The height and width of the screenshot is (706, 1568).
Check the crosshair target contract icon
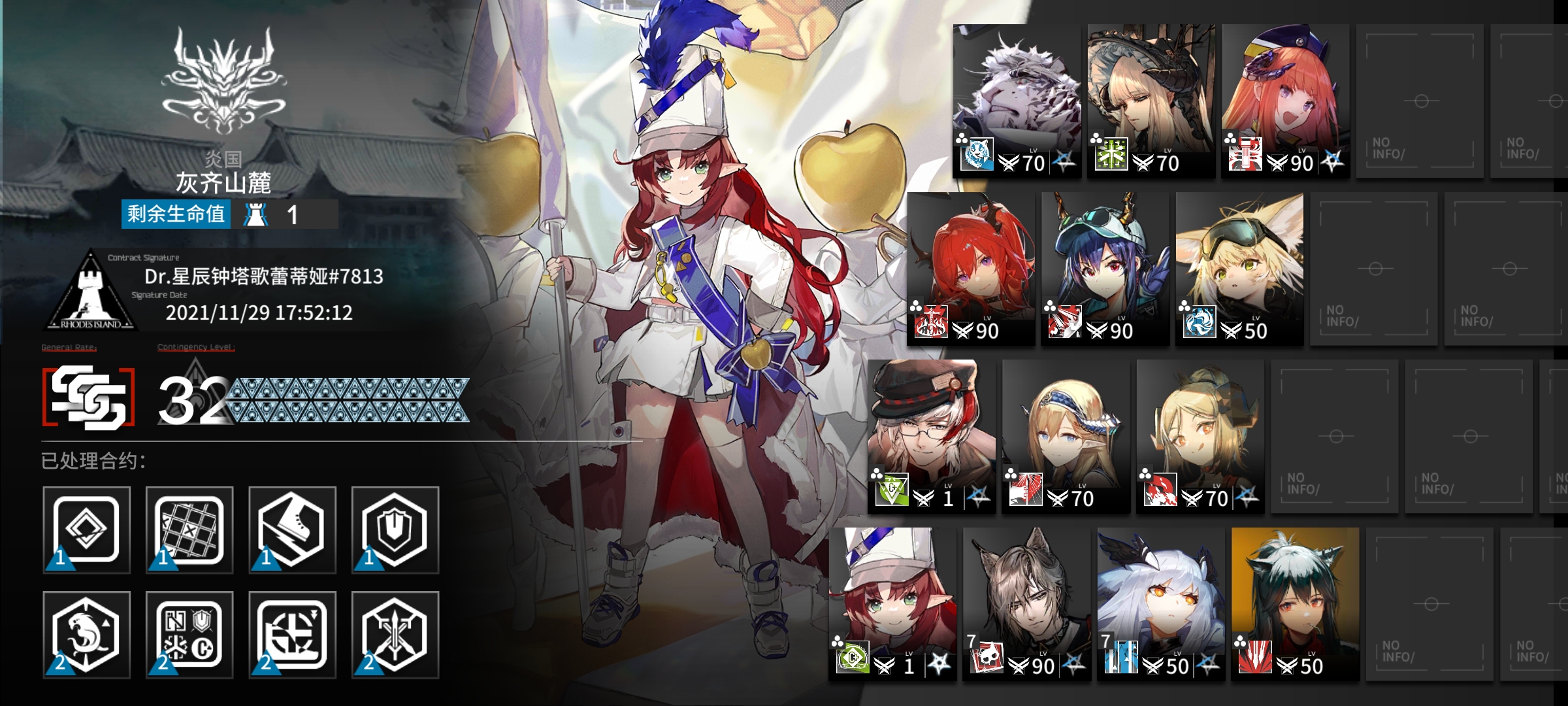tap(292, 635)
